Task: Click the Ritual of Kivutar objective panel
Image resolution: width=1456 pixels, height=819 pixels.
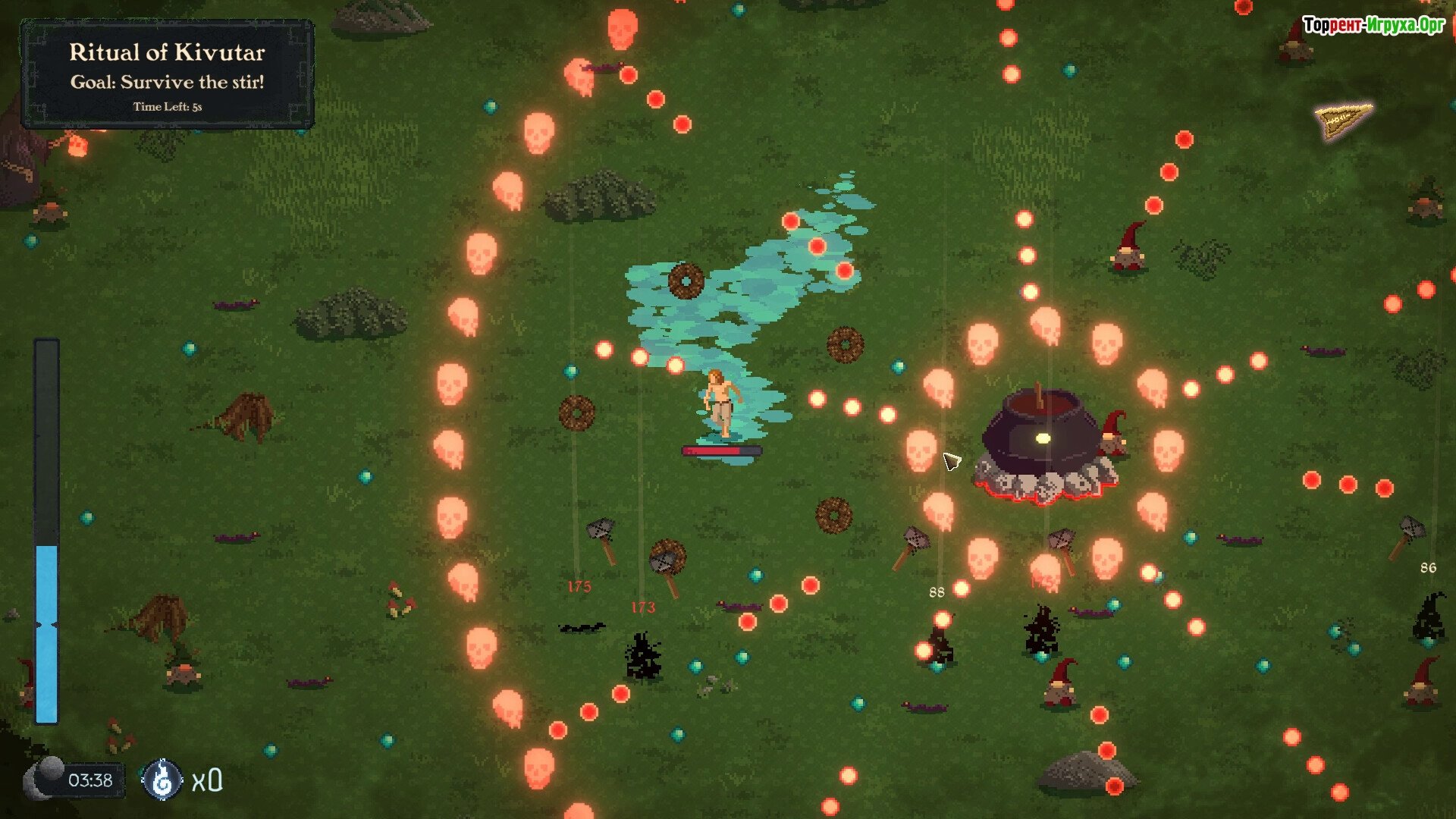Action: [x=167, y=74]
